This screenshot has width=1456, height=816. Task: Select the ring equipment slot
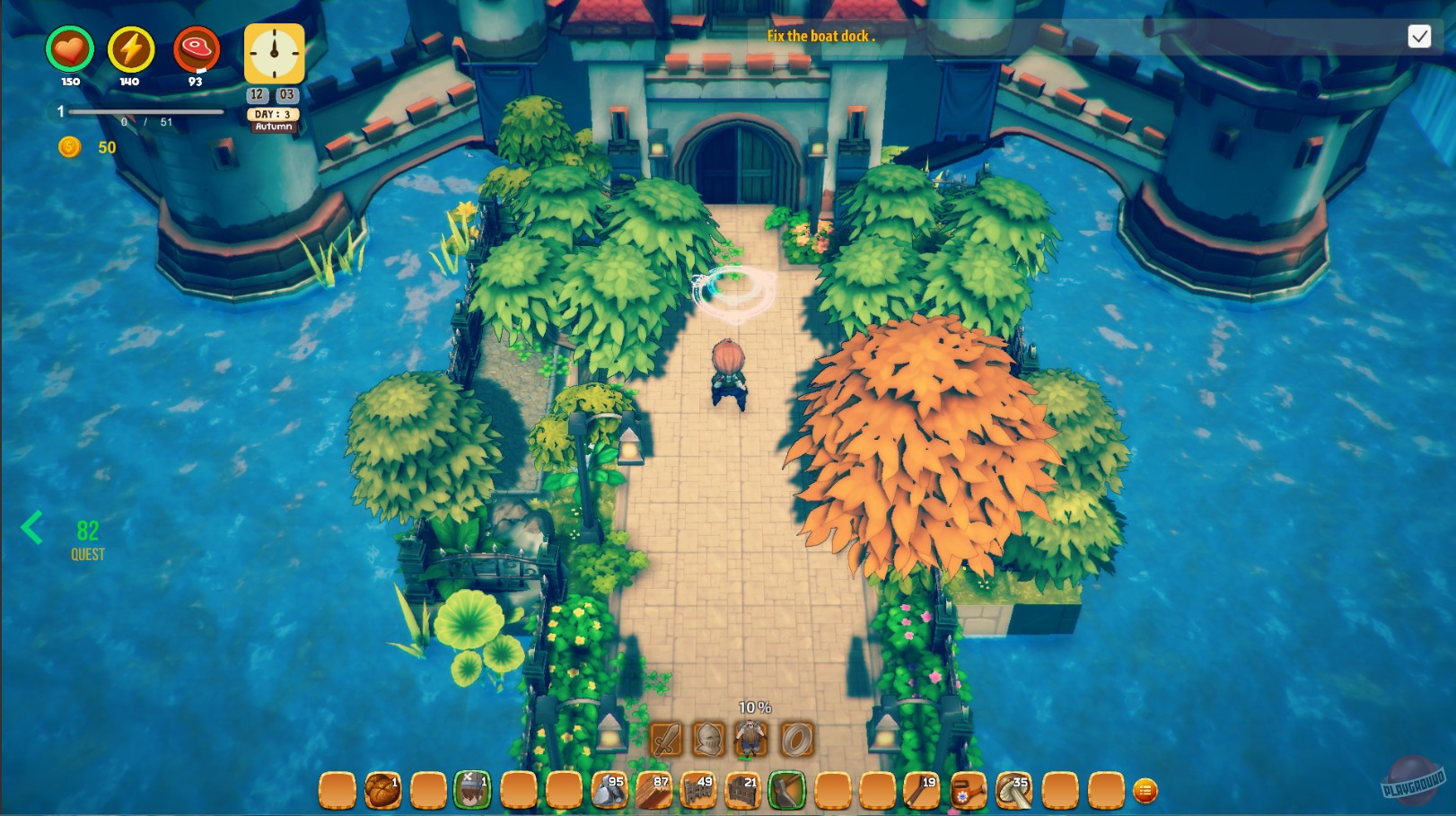click(794, 741)
